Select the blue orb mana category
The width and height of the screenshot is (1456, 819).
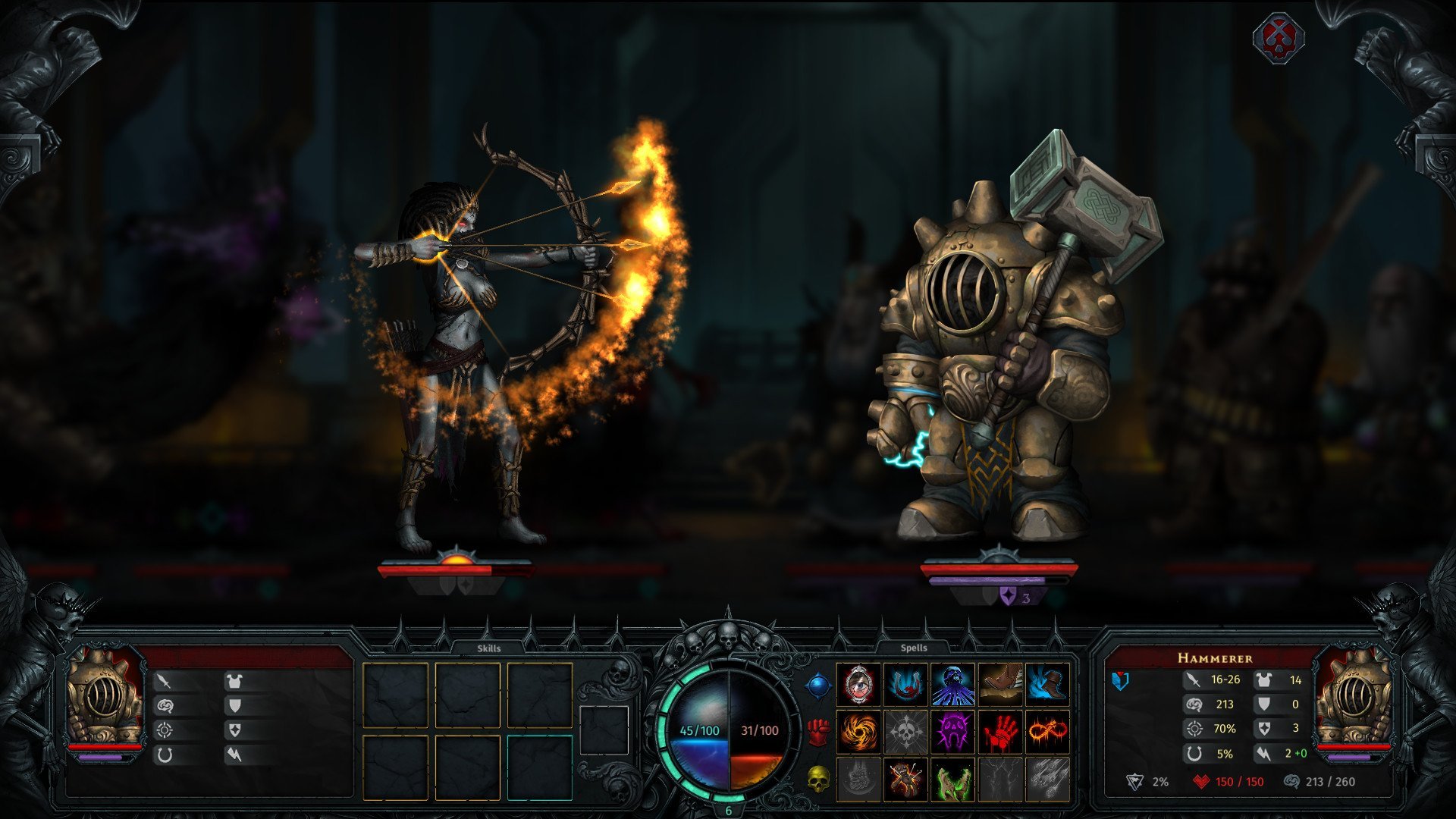pyautogui.click(x=818, y=686)
